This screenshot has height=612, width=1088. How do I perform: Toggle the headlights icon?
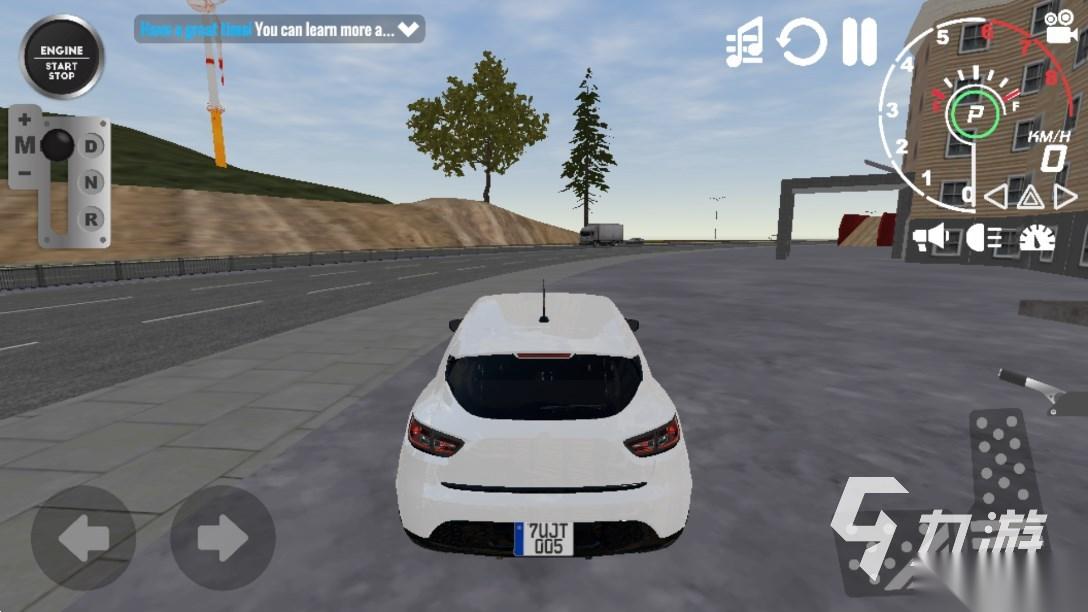pyautogui.click(x=984, y=237)
